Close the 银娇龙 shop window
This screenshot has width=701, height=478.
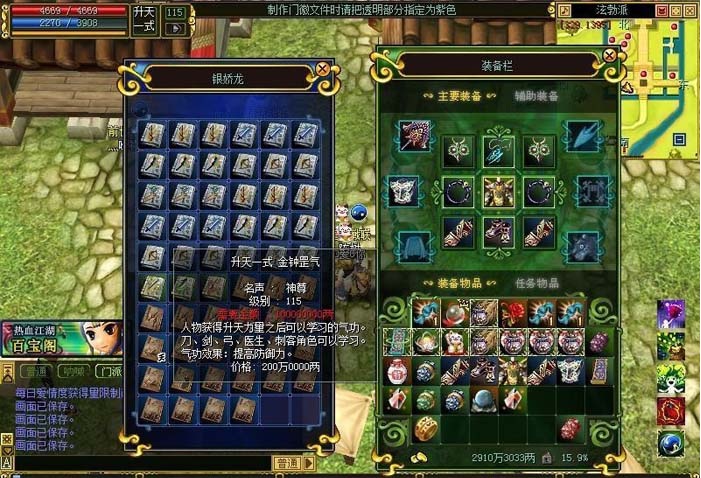click(x=323, y=69)
